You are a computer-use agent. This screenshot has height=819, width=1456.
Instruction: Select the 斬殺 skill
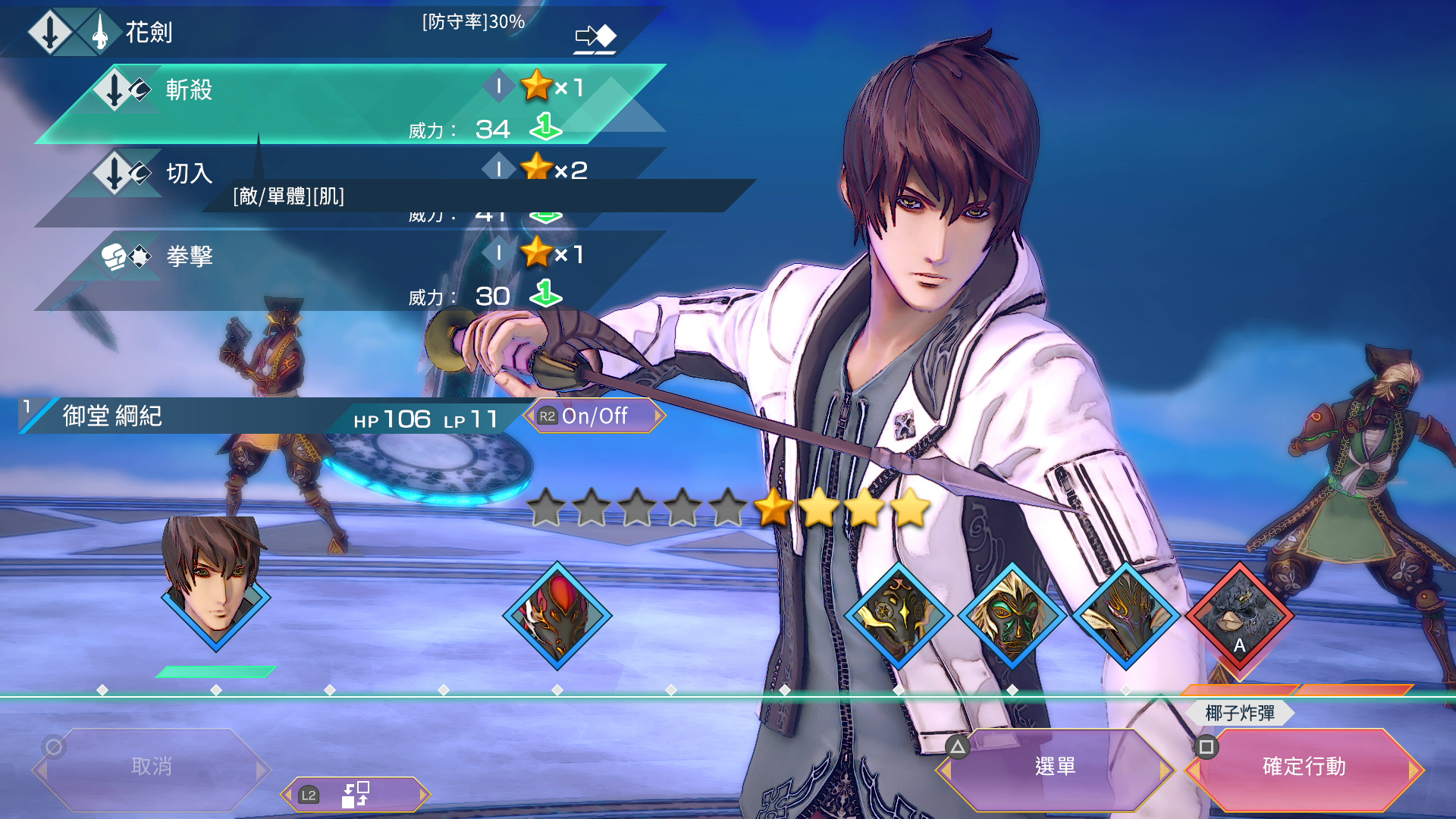(x=349, y=105)
